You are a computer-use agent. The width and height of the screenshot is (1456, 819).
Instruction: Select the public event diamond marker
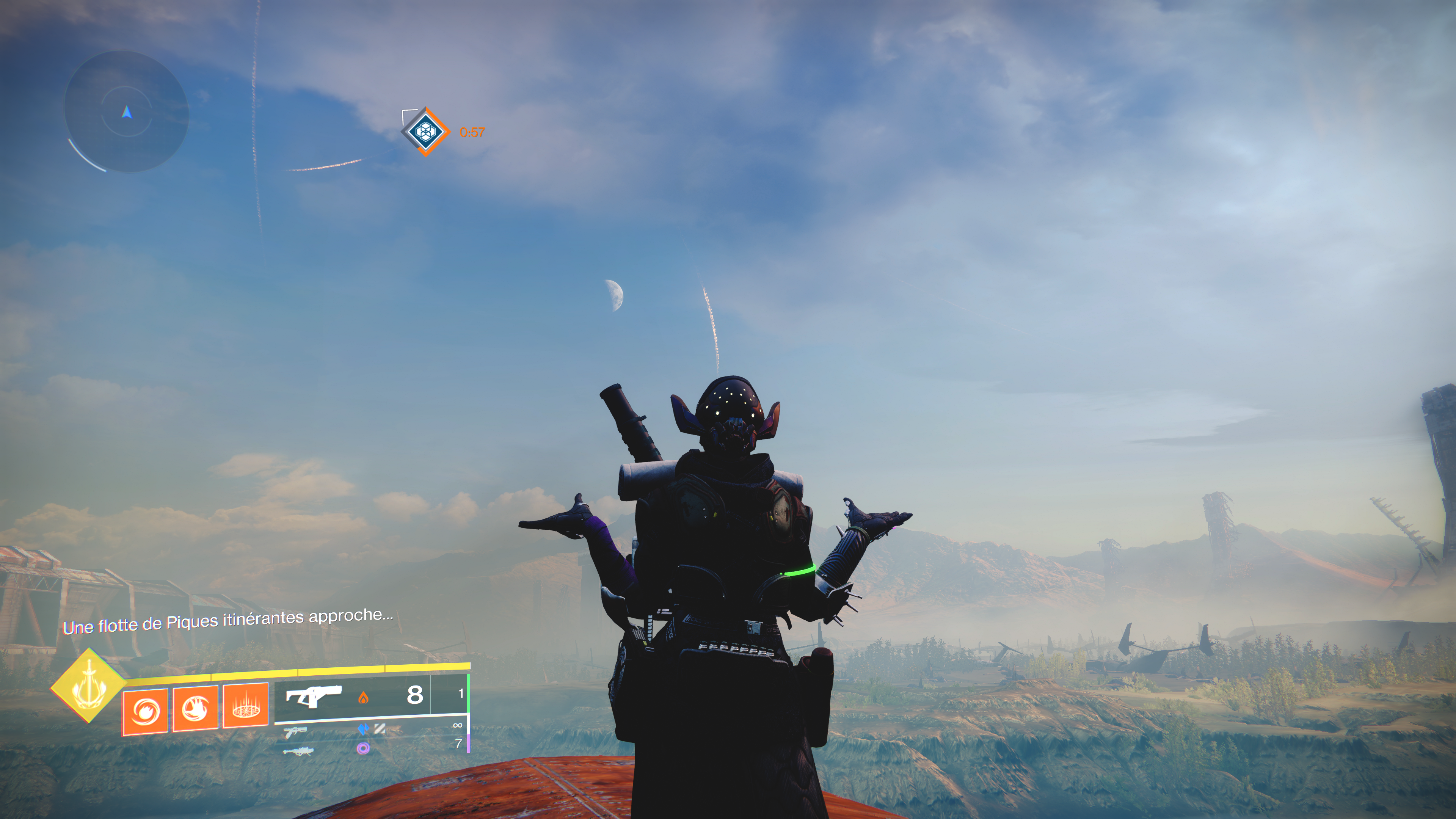coord(425,132)
